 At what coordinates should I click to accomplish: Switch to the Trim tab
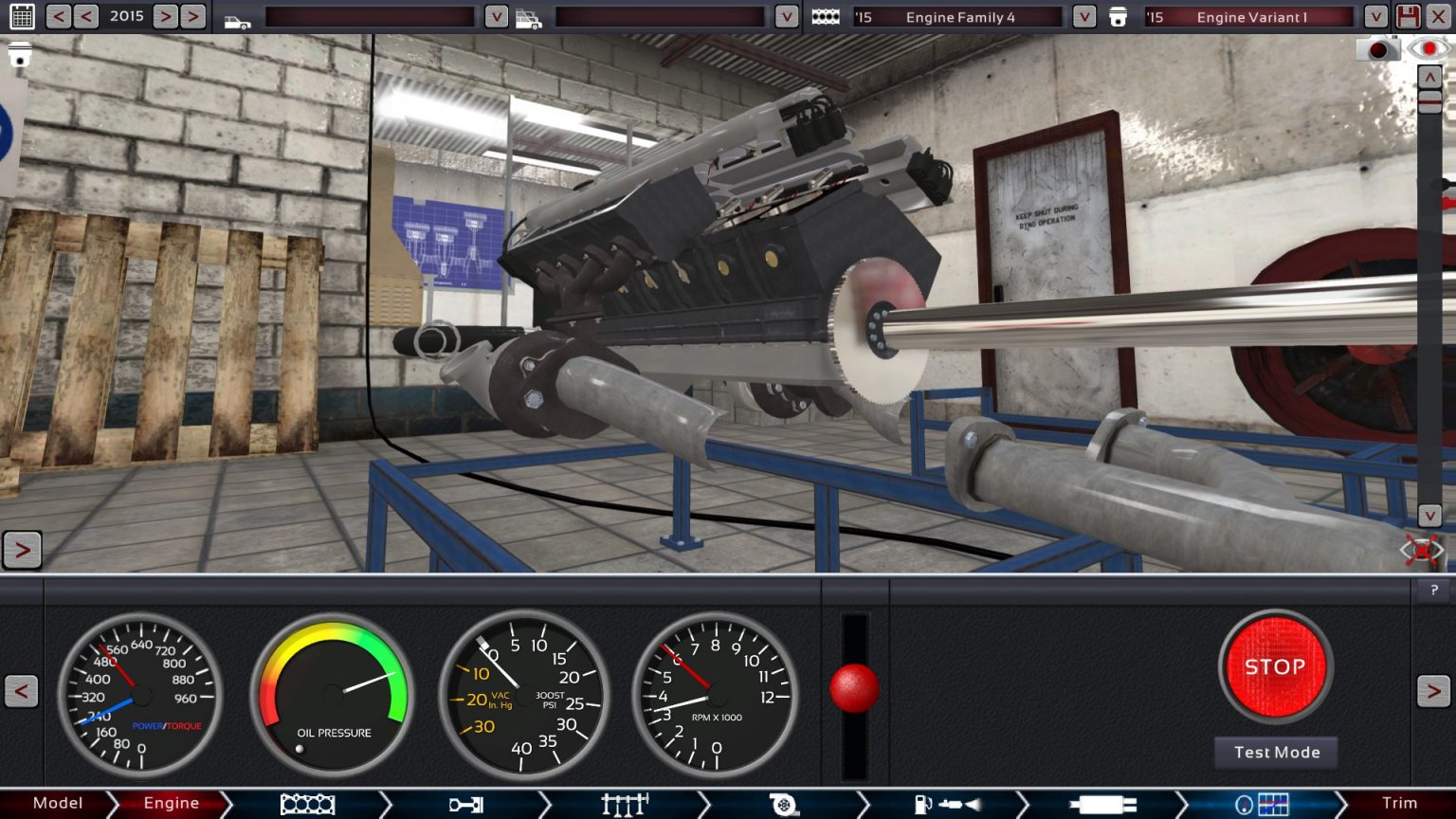click(1398, 803)
